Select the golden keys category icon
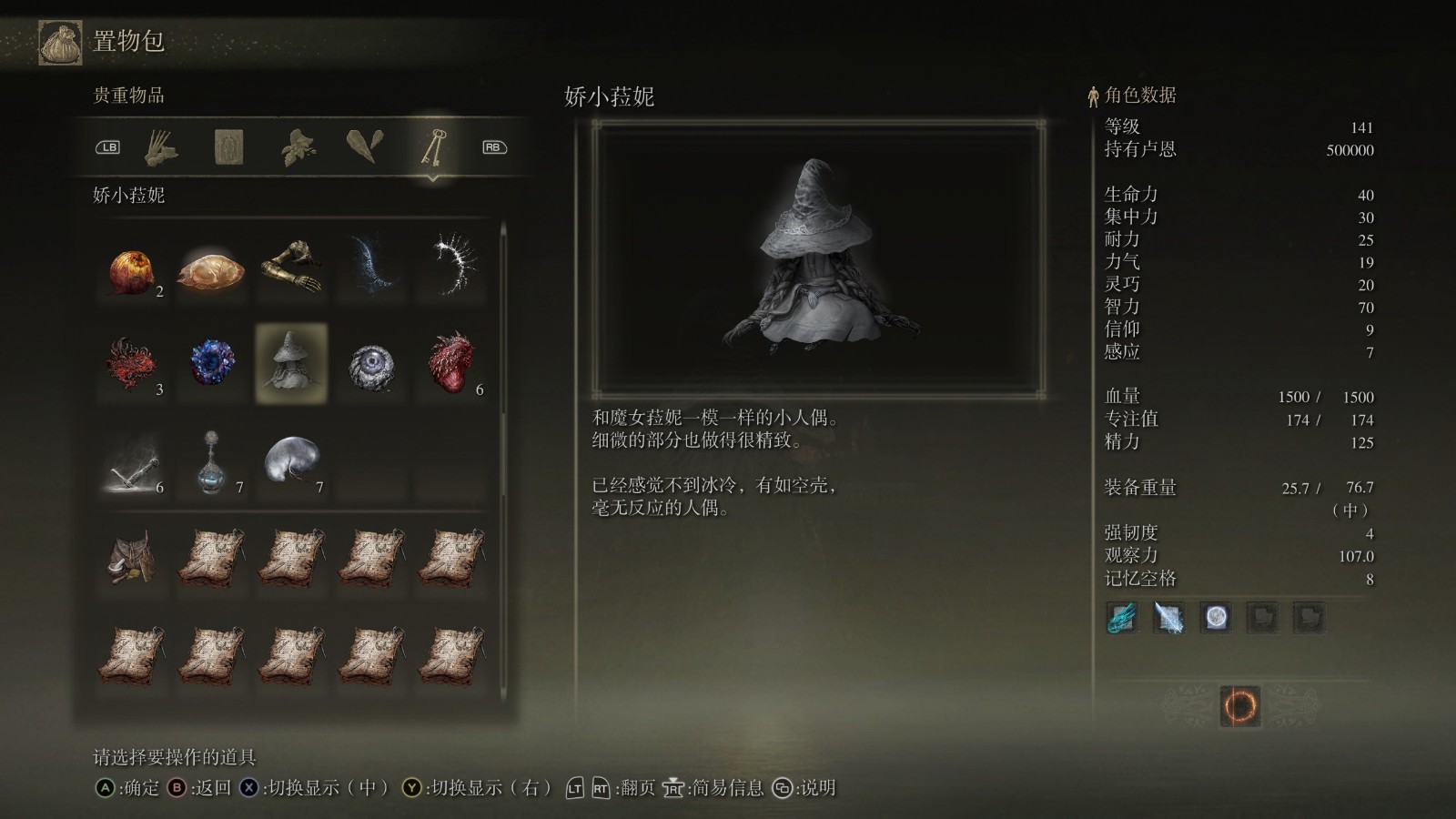Screen dimensions: 1456x819 434,146
